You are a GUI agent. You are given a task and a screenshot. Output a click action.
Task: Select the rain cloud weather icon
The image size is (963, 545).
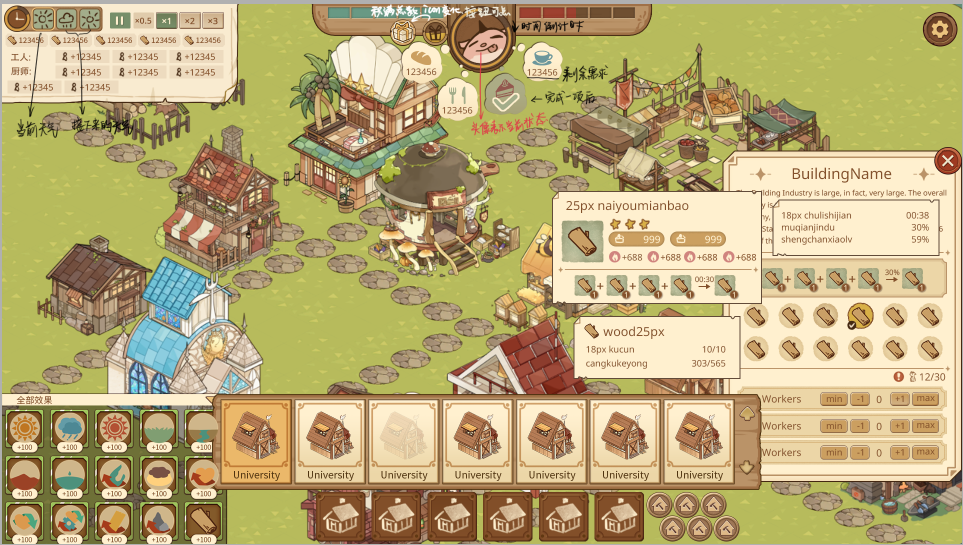[x=67, y=19]
